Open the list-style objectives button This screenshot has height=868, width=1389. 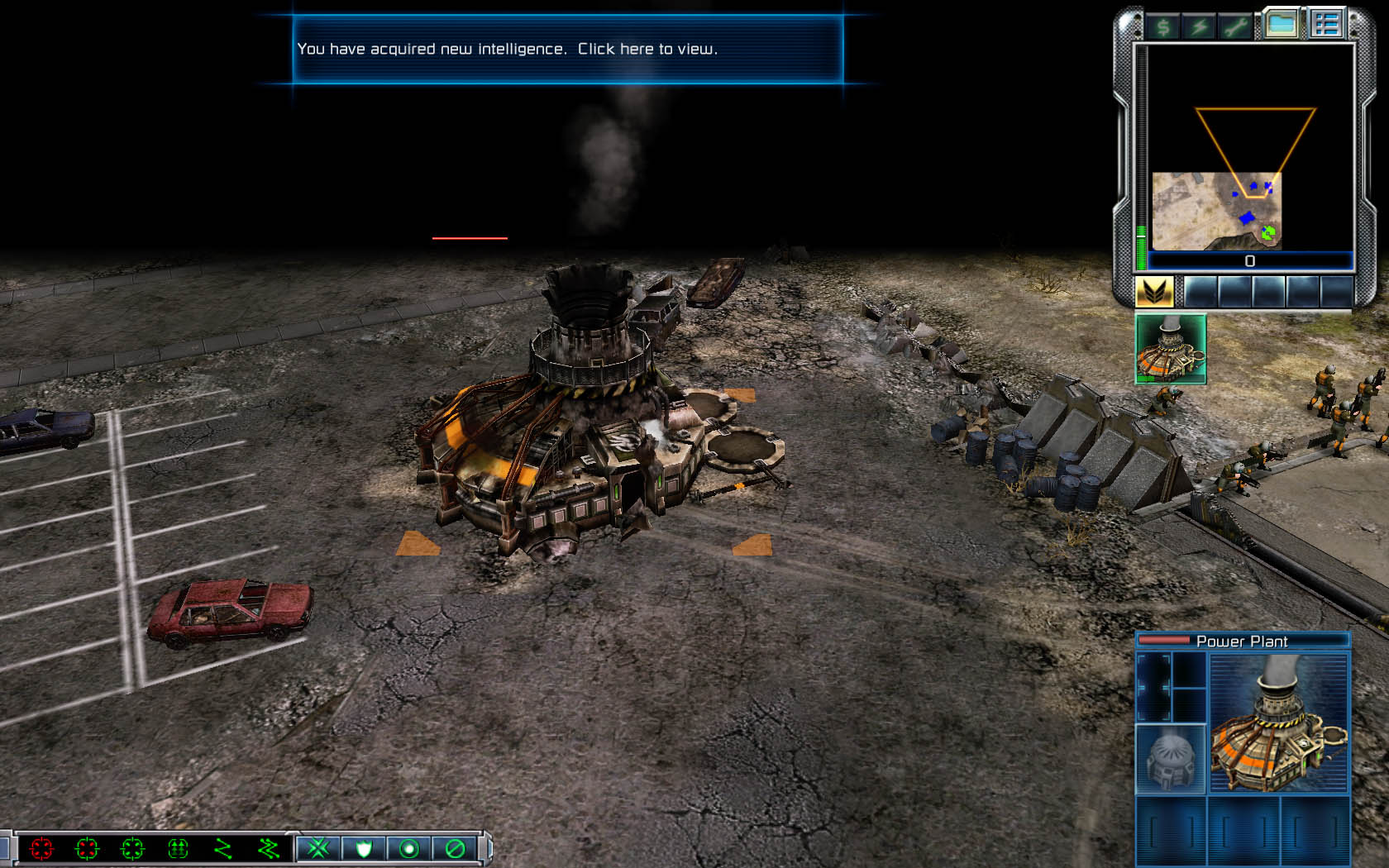point(1326,25)
